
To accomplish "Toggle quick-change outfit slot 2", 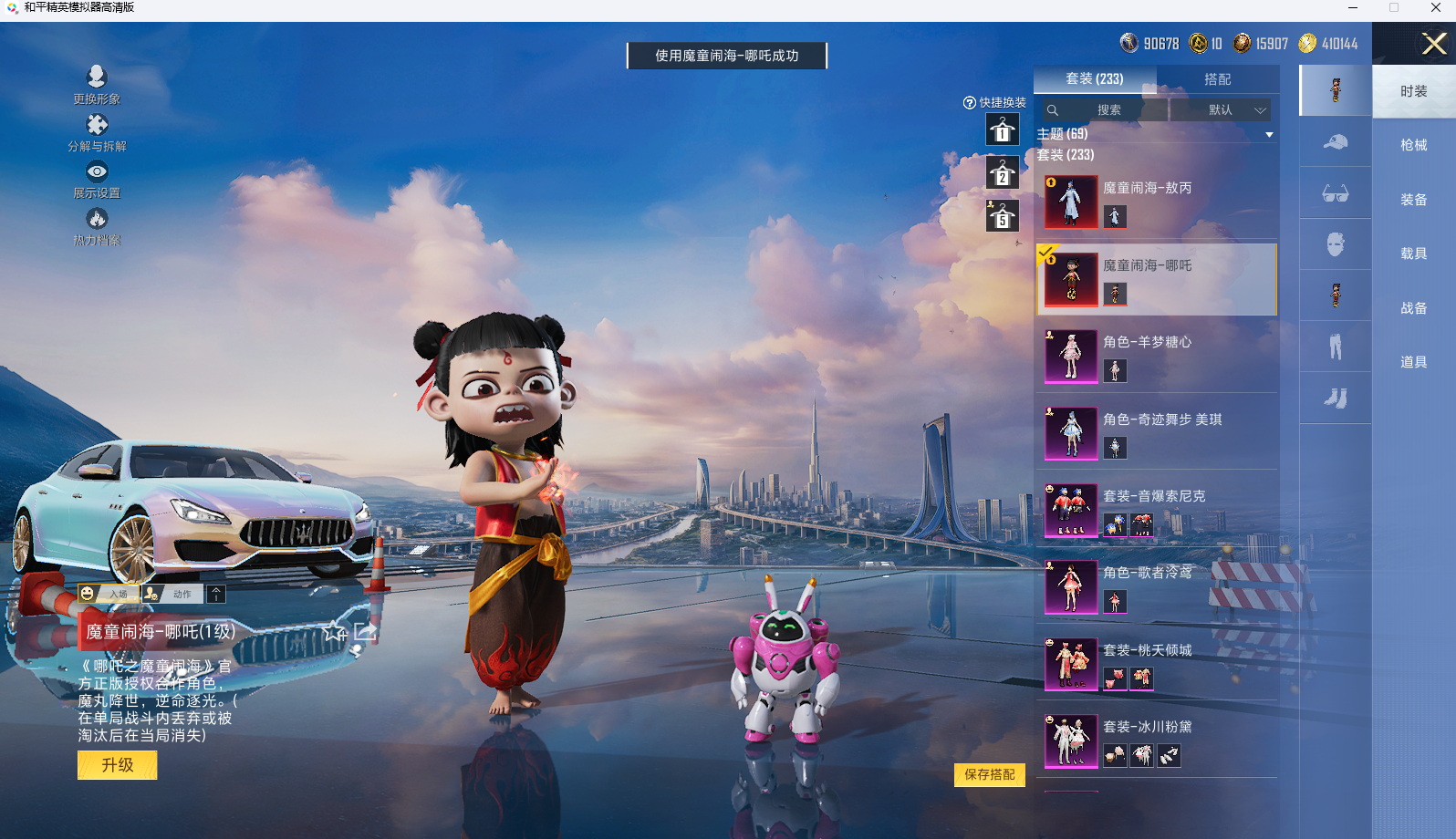I will pyautogui.click(x=1002, y=173).
